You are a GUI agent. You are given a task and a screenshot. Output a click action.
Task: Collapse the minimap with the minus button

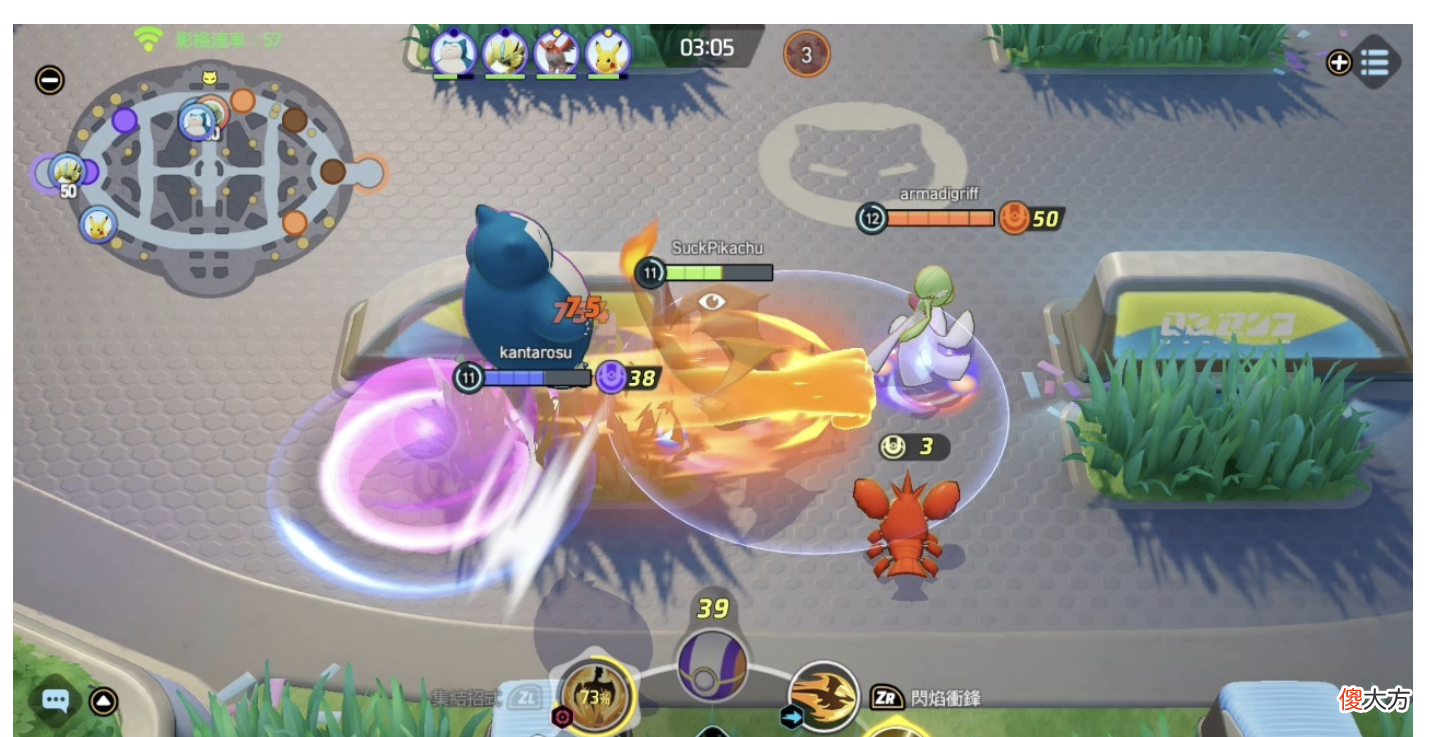click(x=49, y=80)
